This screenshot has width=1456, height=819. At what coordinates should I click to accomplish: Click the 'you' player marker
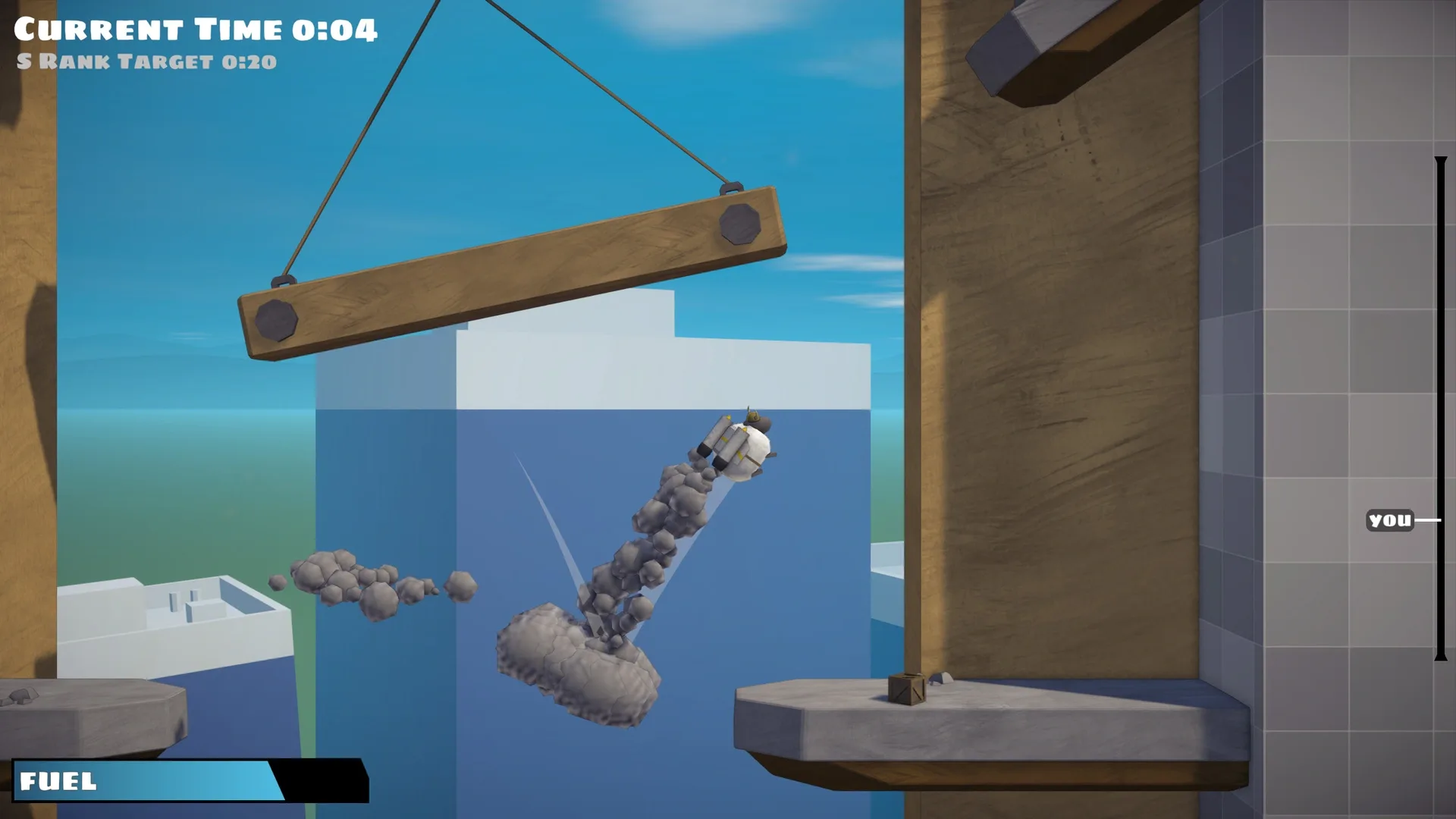tap(1389, 520)
